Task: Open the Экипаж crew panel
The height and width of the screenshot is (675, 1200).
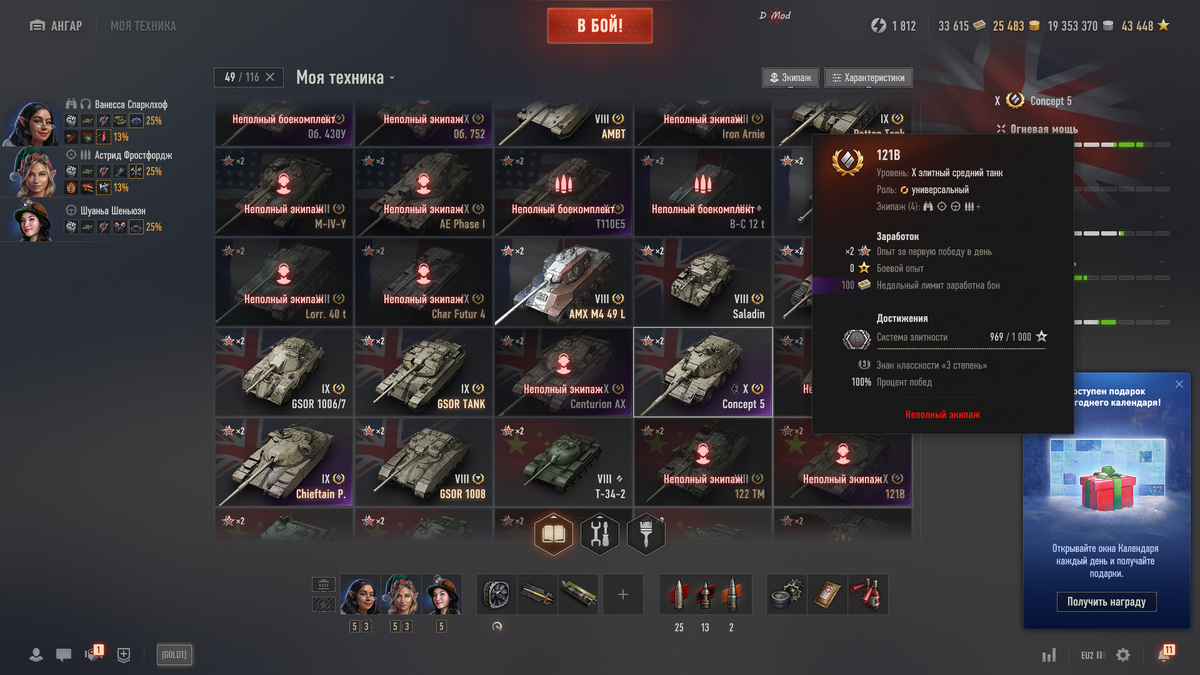Action: [x=790, y=78]
